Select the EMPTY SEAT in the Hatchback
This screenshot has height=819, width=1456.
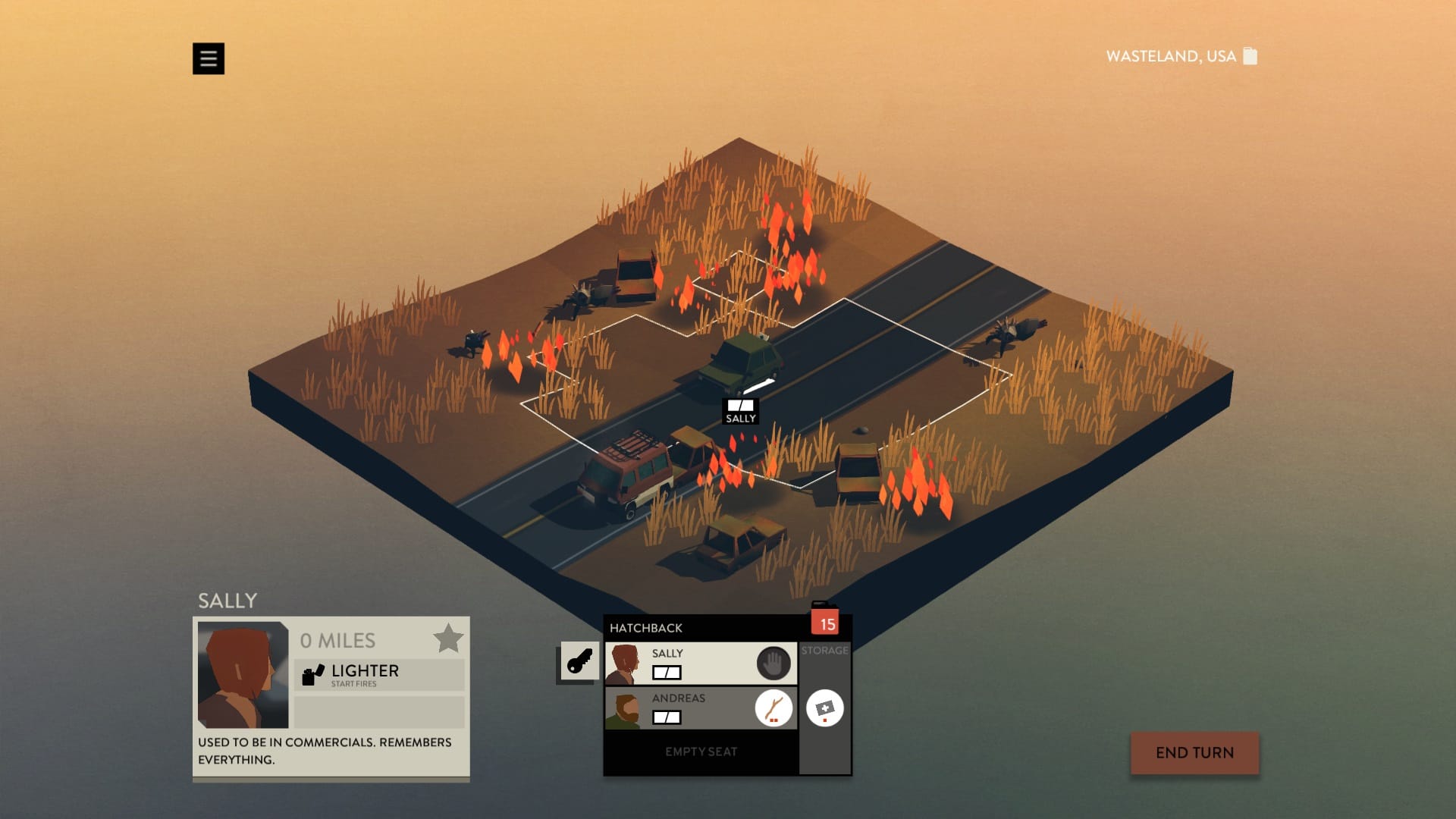pos(699,752)
